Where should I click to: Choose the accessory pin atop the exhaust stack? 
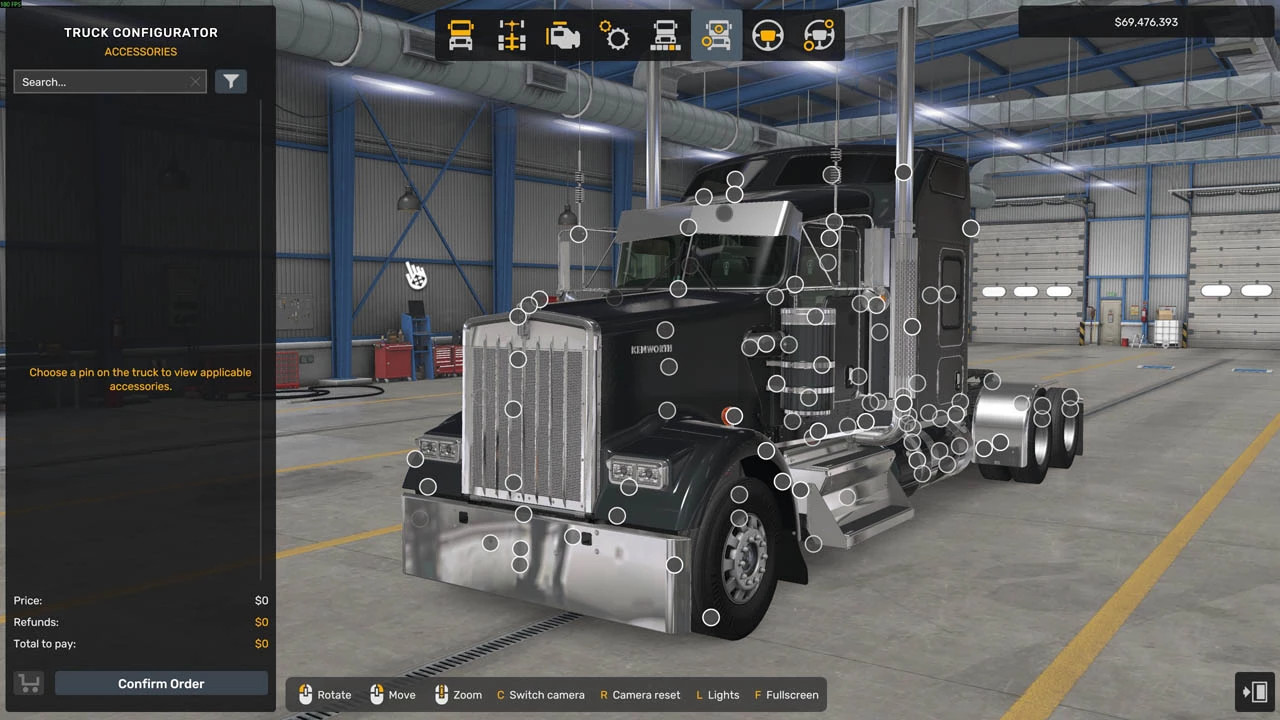(x=903, y=172)
